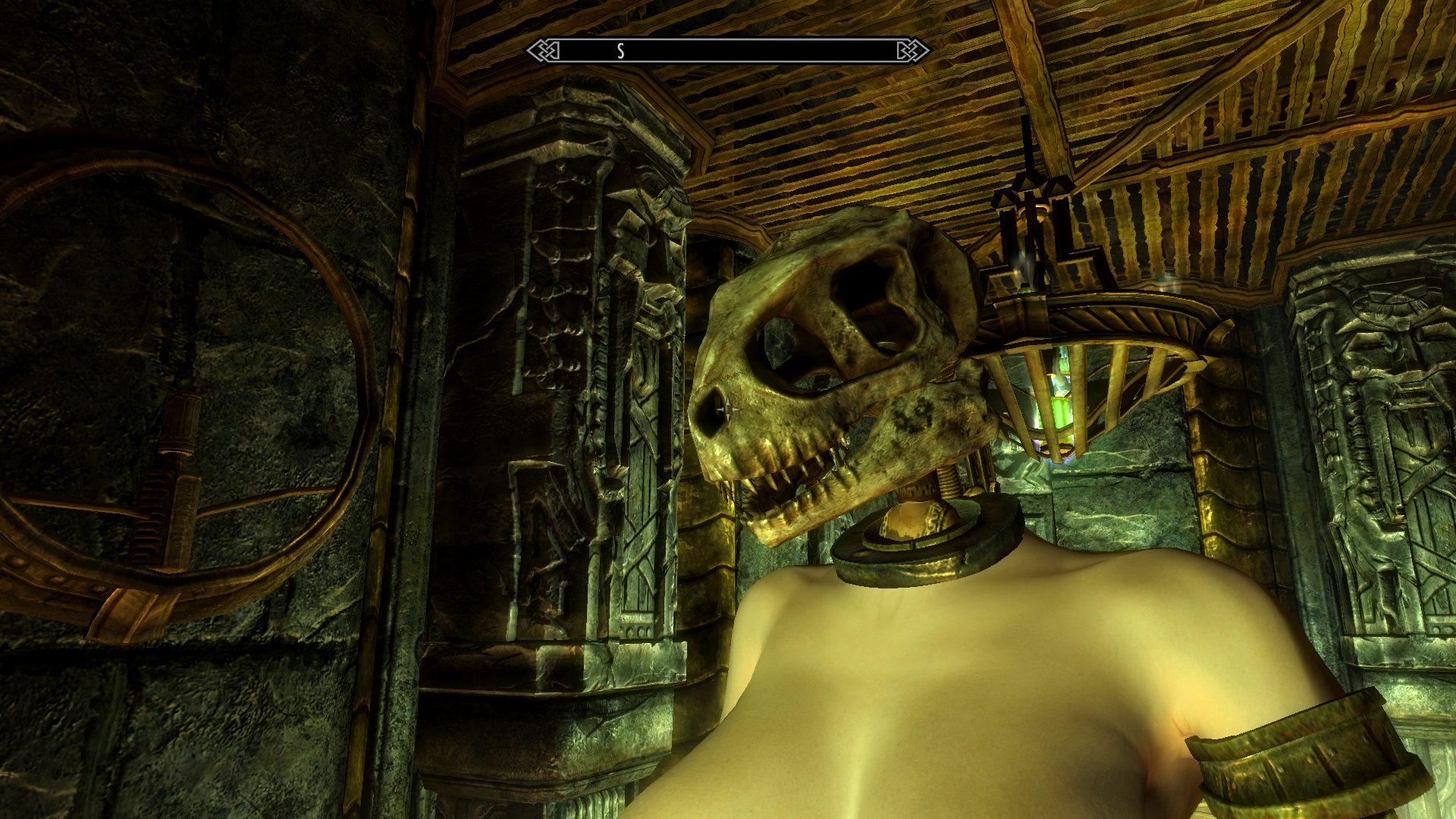1456x819 pixels.
Task: Expand the compass toward the east direction
Action: point(834,51)
